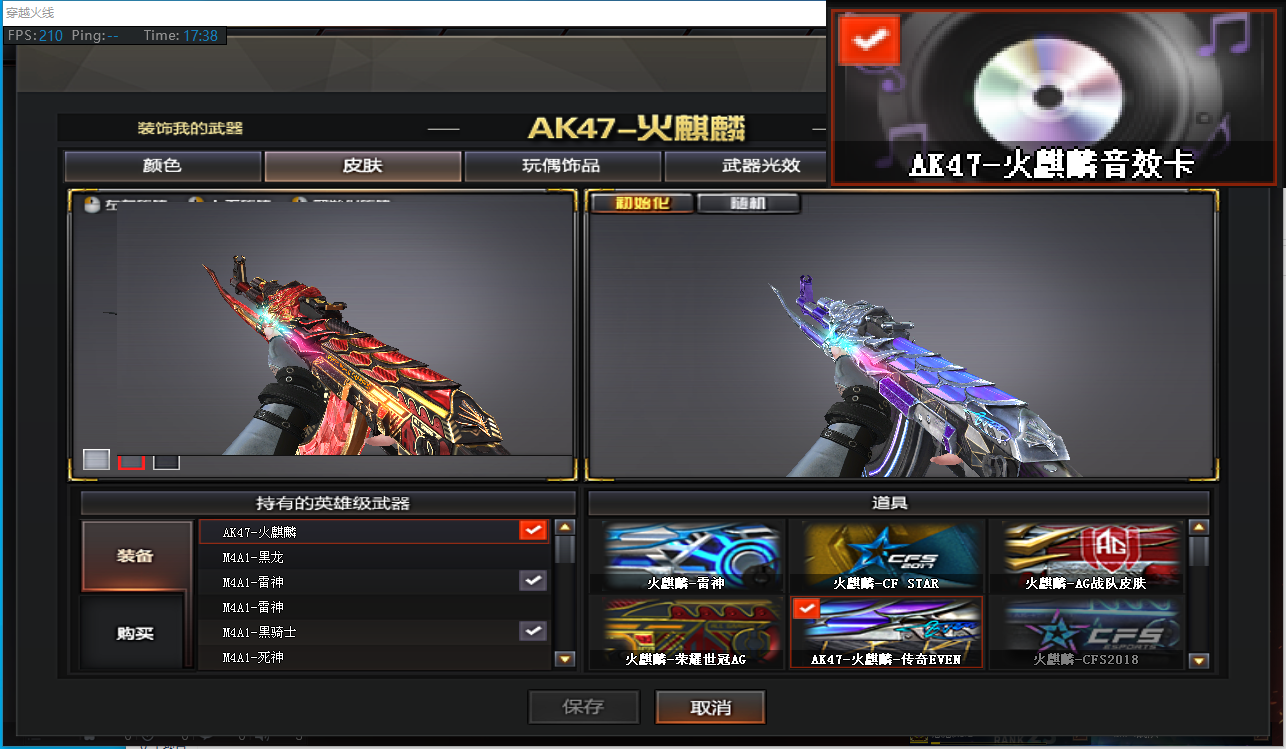The image size is (1286, 749).
Task: Uncheck the M4A1-雷神 equipped checkmark
Action: pos(532,580)
